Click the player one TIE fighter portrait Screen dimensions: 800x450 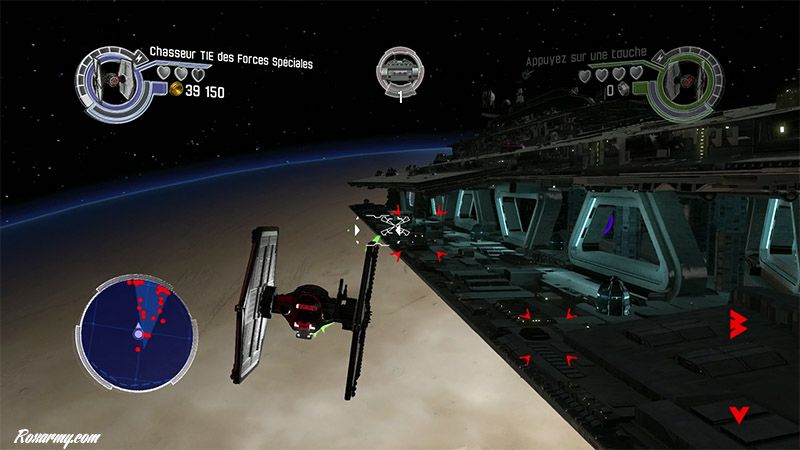(x=112, y=76)
